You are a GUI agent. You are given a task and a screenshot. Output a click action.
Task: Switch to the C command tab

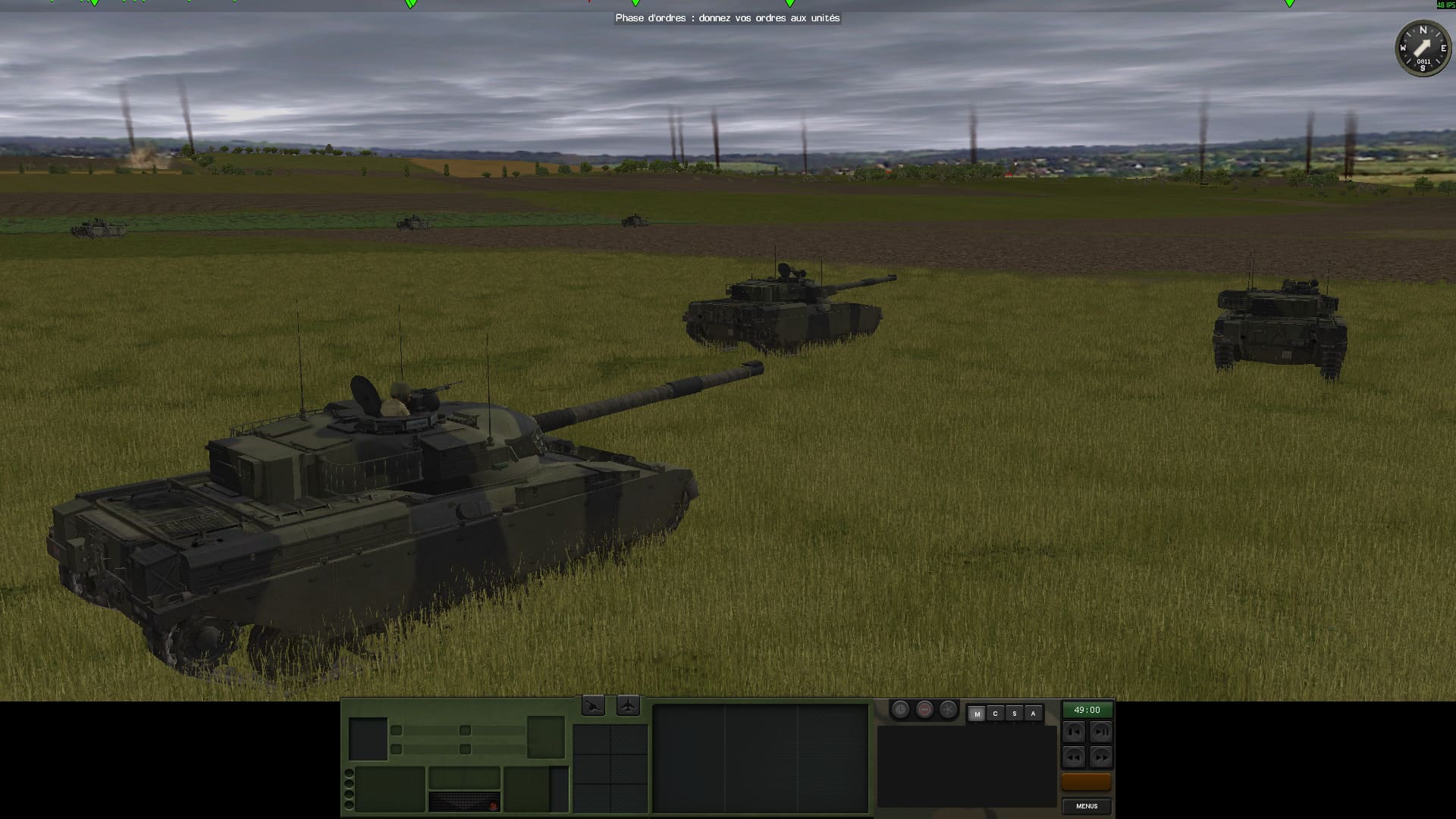pos(995,714)
